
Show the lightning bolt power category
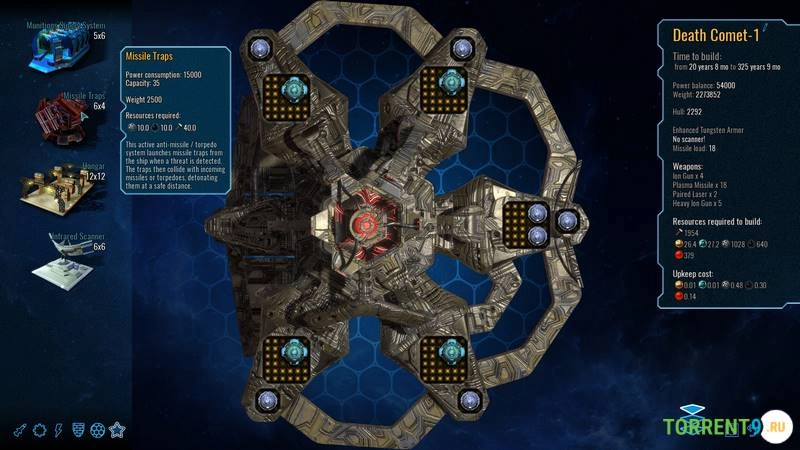click(x=59, y=430)
